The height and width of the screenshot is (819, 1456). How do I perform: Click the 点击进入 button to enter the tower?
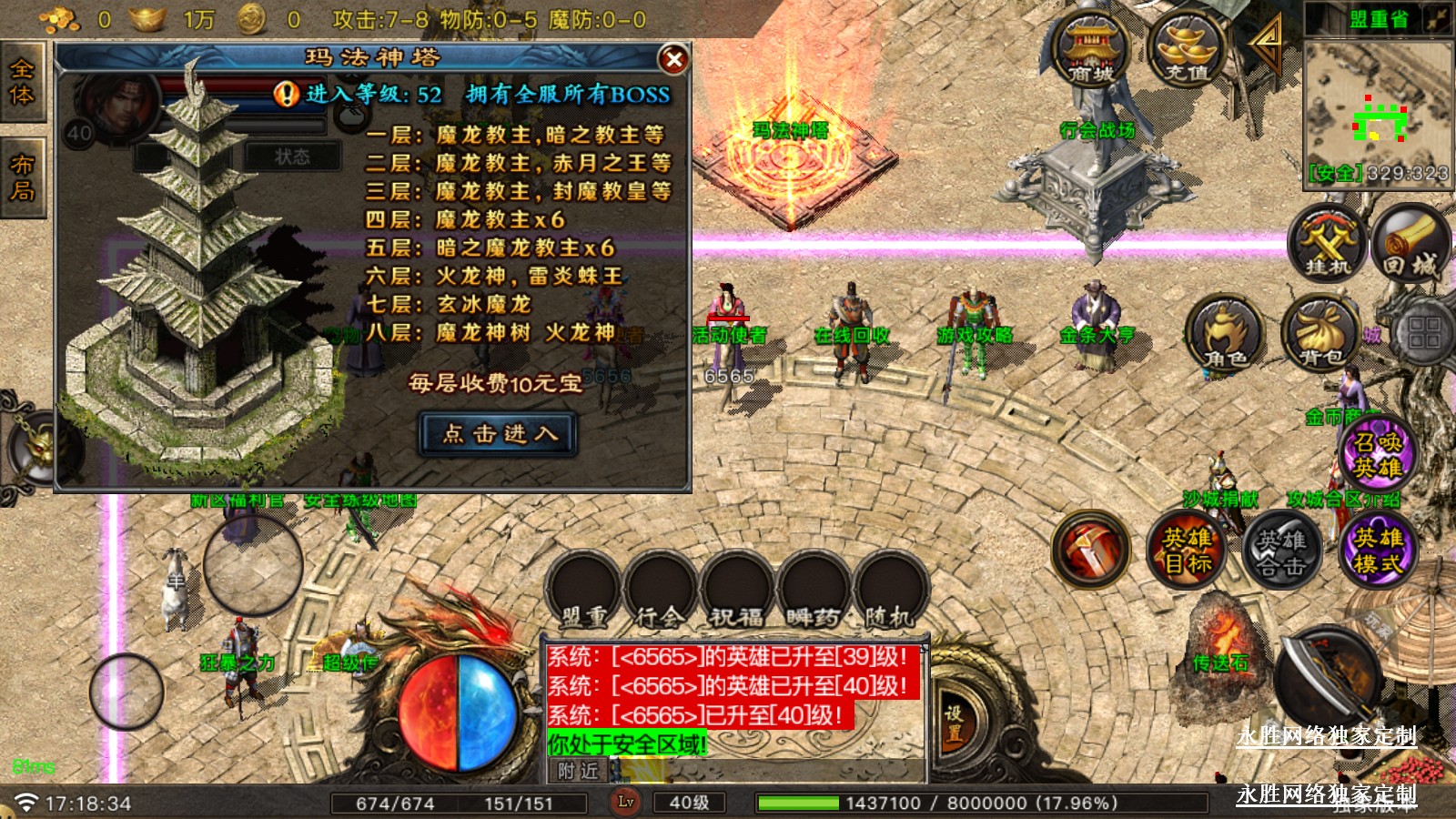[499, 434]
